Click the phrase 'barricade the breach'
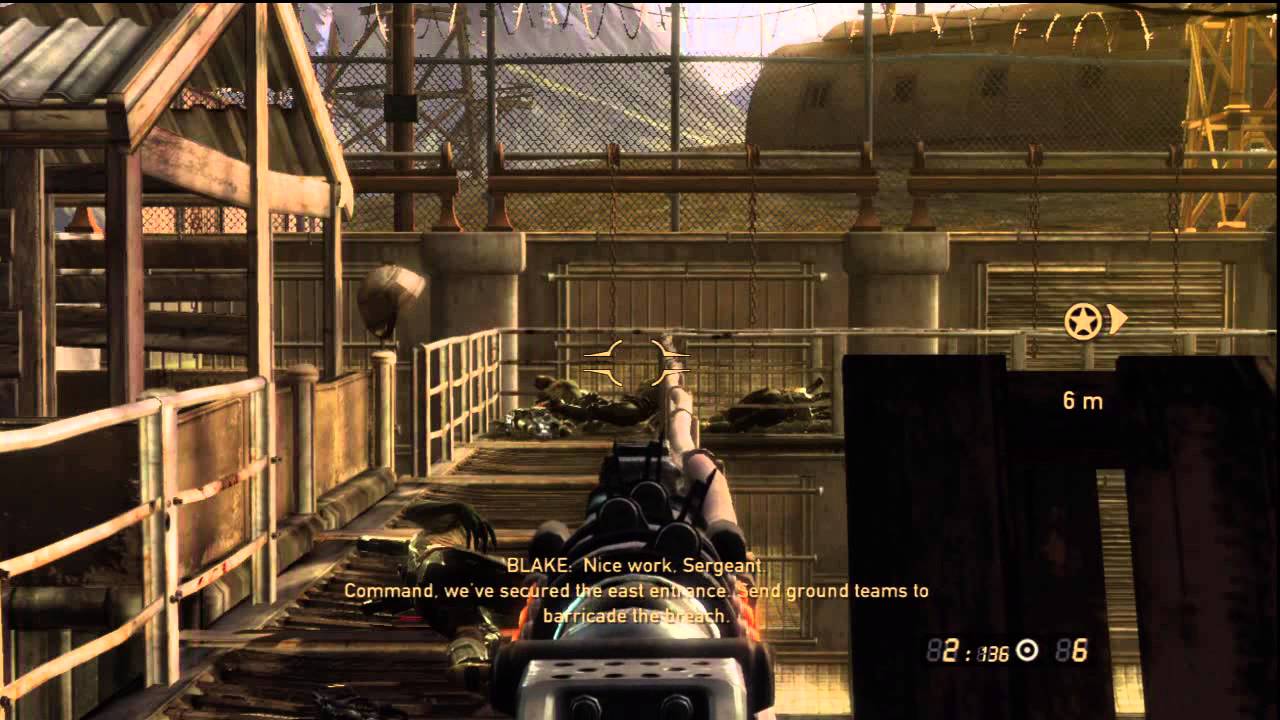 coord(634,613)
